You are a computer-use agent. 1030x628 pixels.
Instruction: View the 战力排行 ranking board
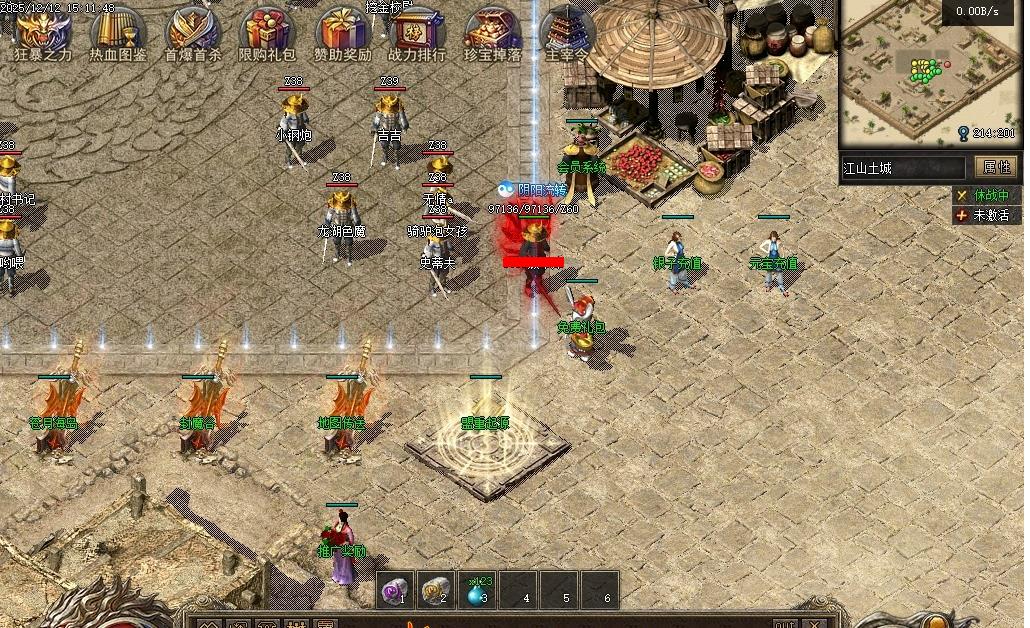[x=417, y=34]
